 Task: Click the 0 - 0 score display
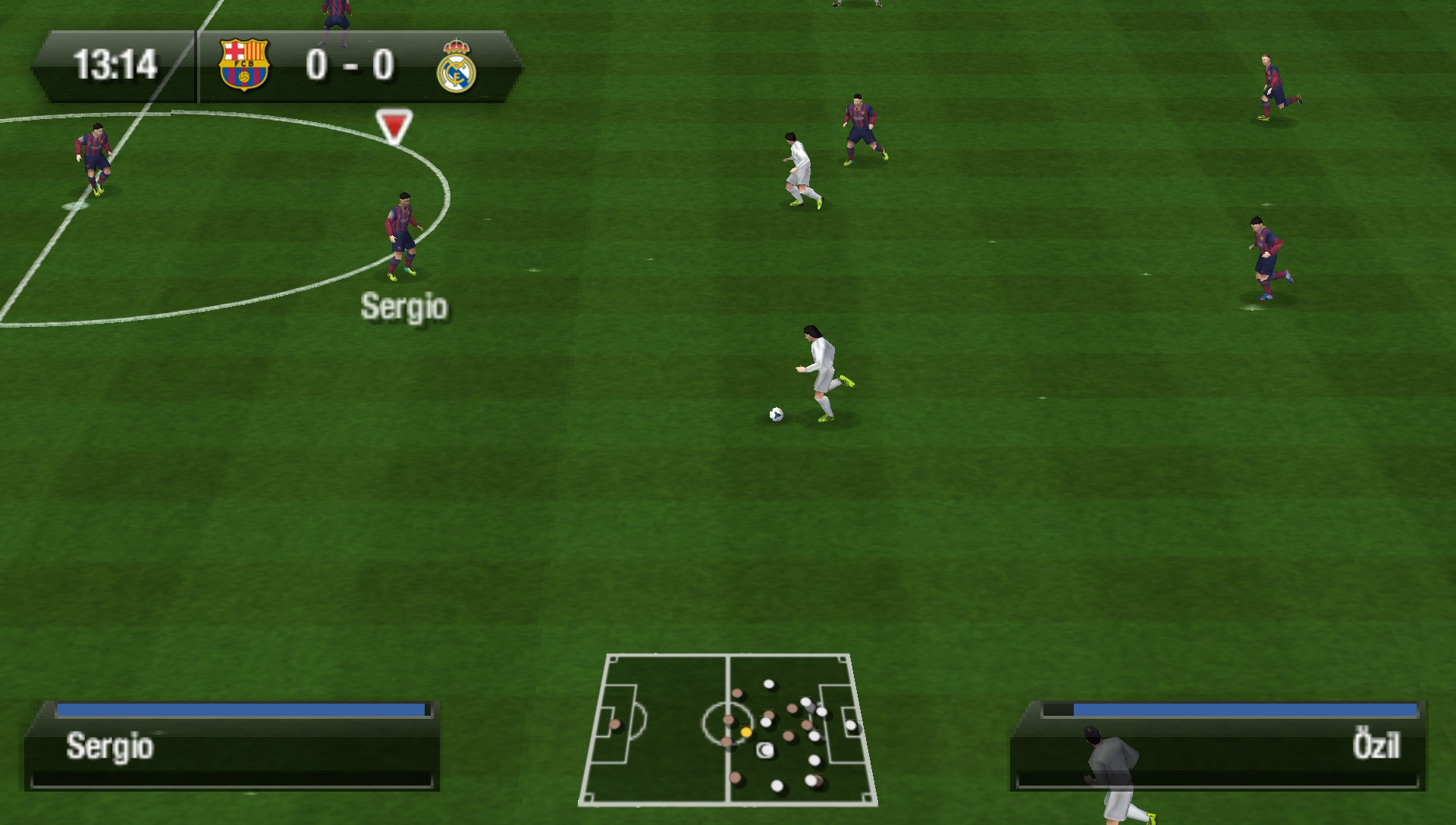[350, 64]
